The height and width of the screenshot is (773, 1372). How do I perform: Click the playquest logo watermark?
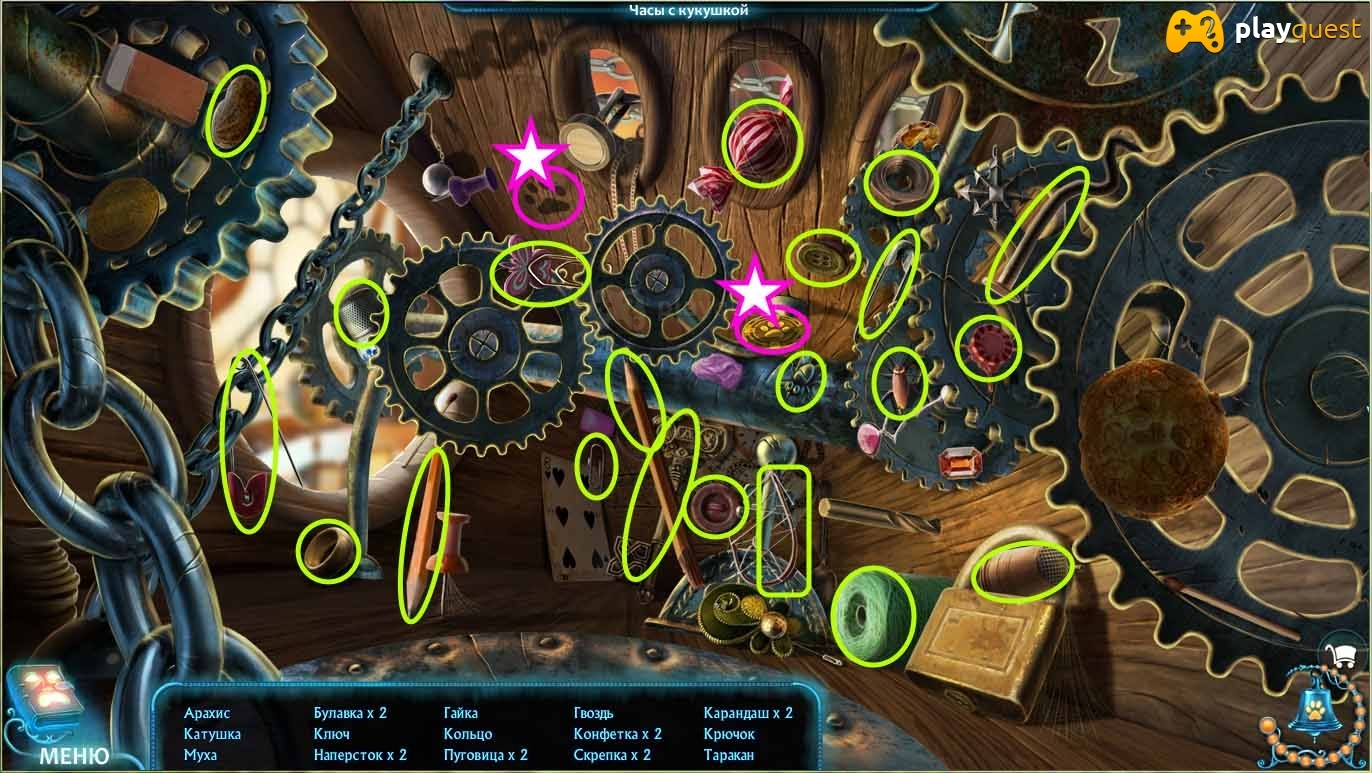point(1263,31)
